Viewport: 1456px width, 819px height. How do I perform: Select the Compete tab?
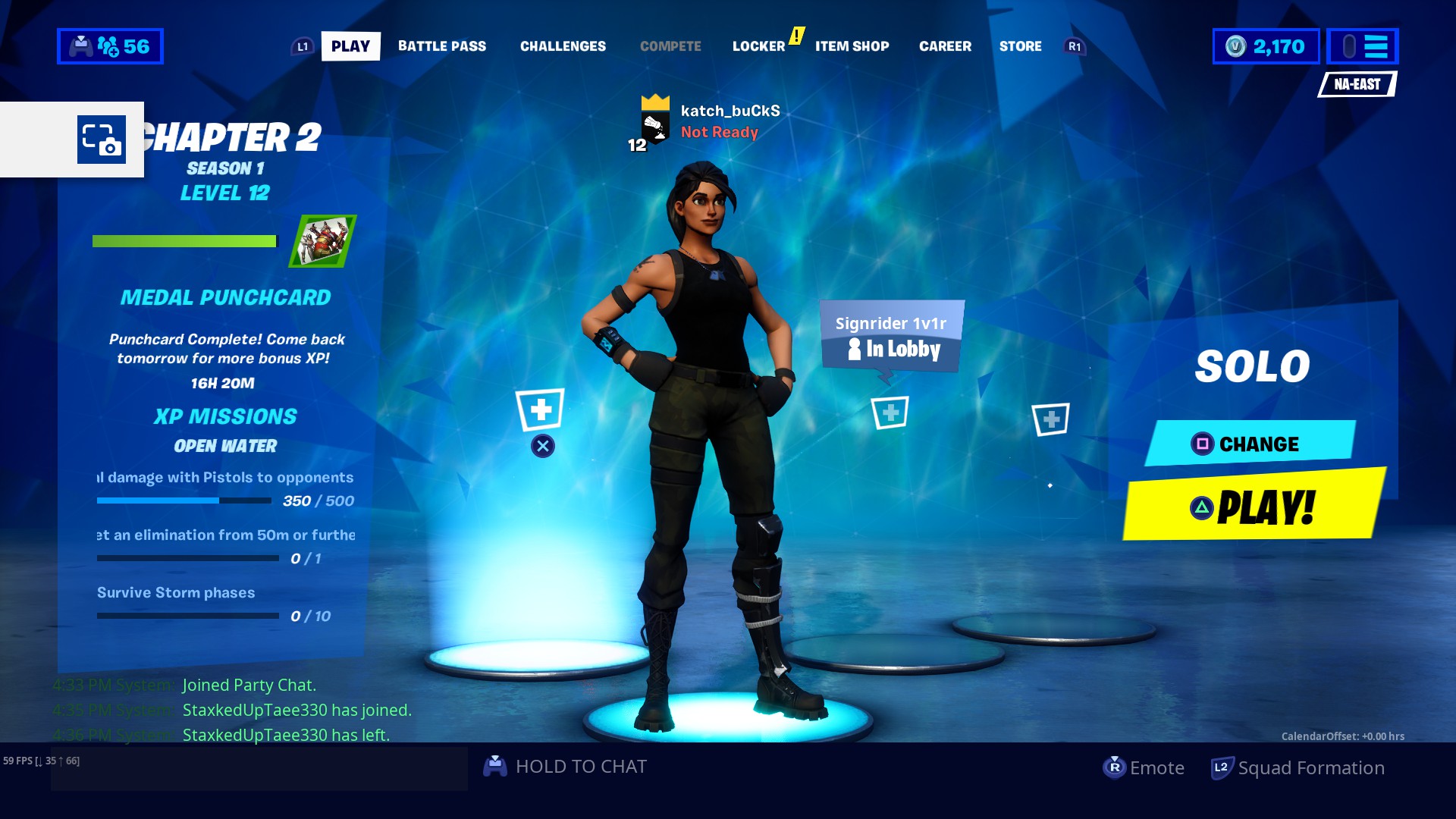(670, 46)
